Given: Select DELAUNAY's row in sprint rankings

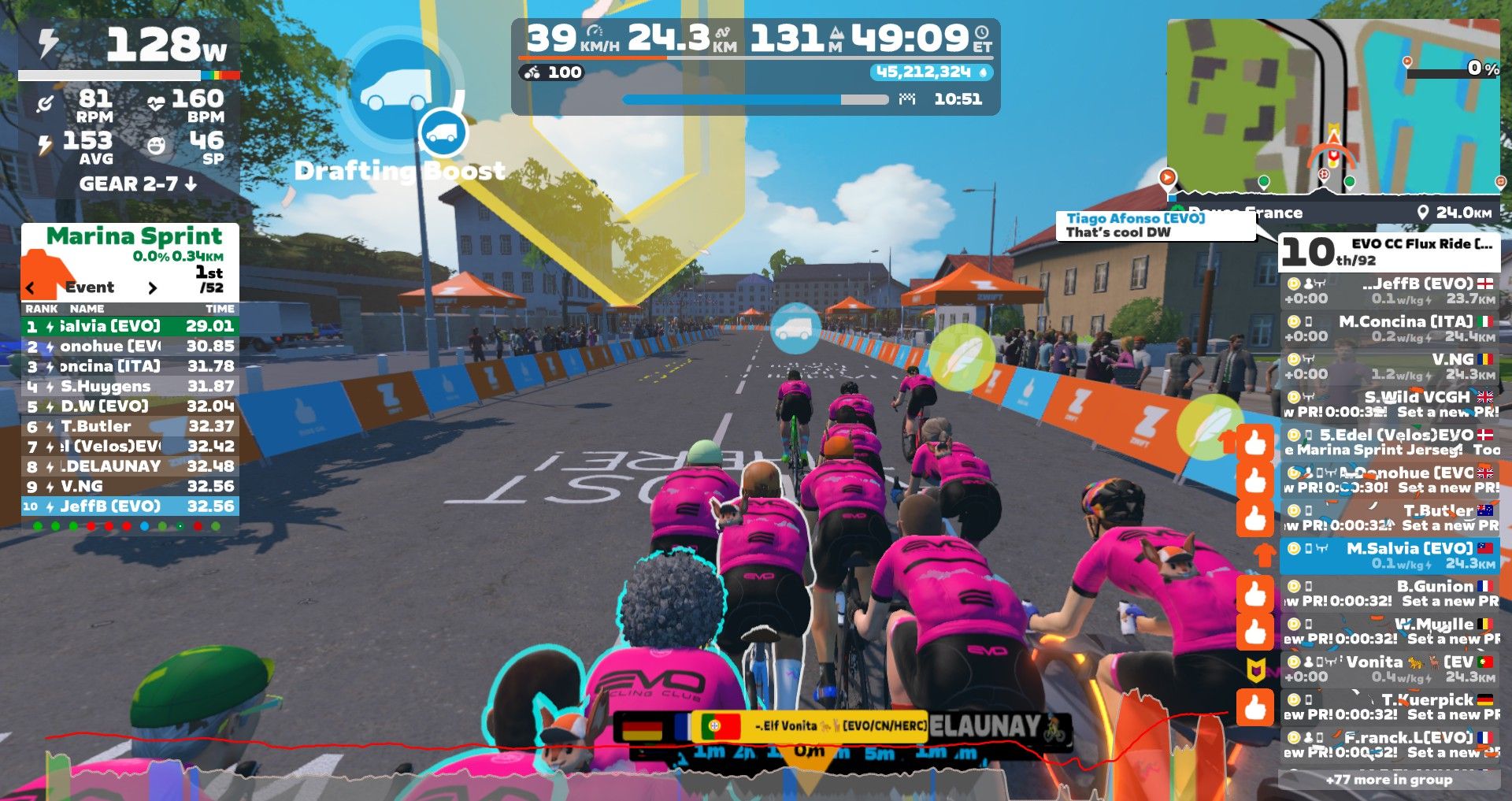Looking at the screenshot, I should 130,466.
